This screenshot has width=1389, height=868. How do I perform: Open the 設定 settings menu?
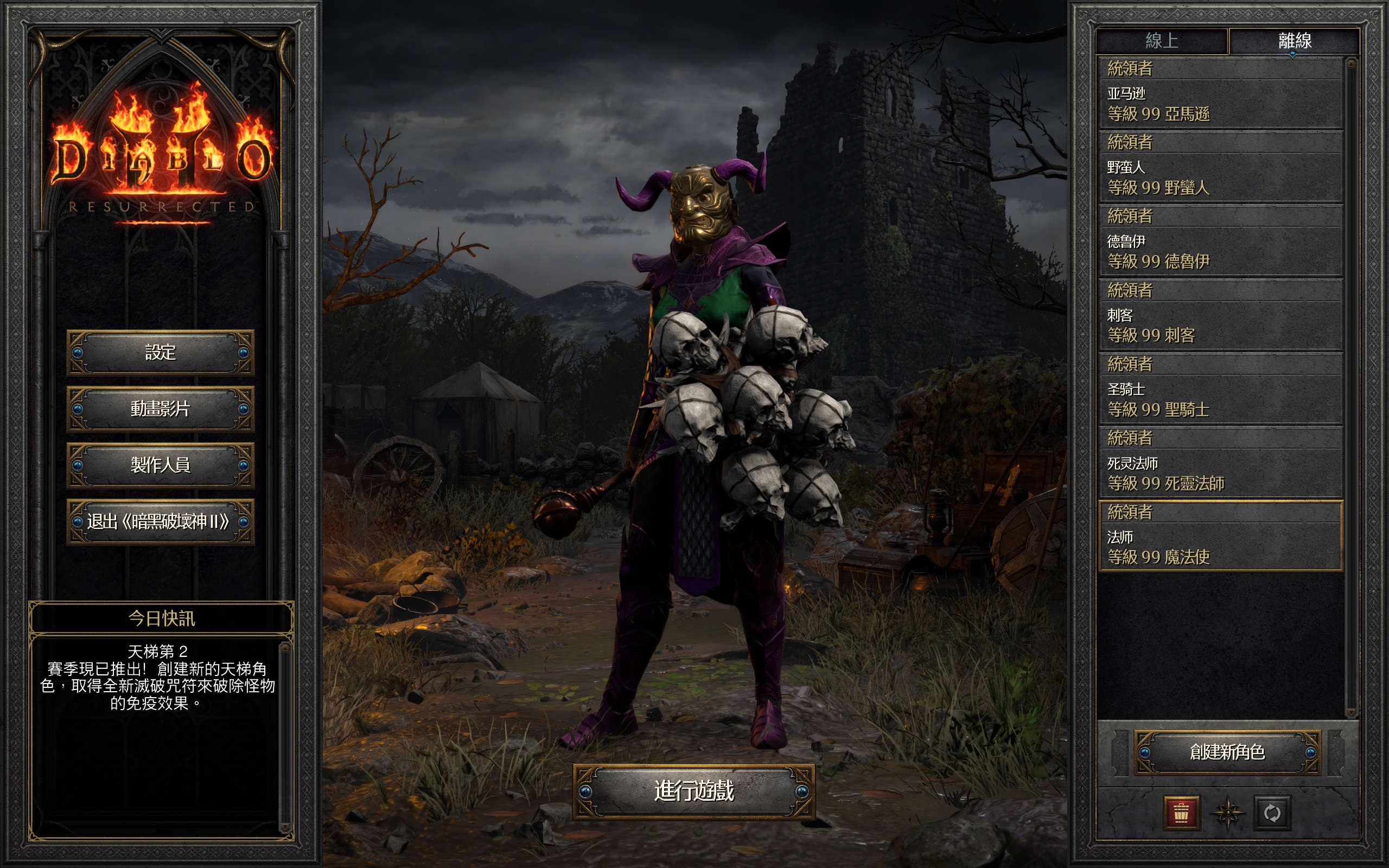tap(160, 352)
